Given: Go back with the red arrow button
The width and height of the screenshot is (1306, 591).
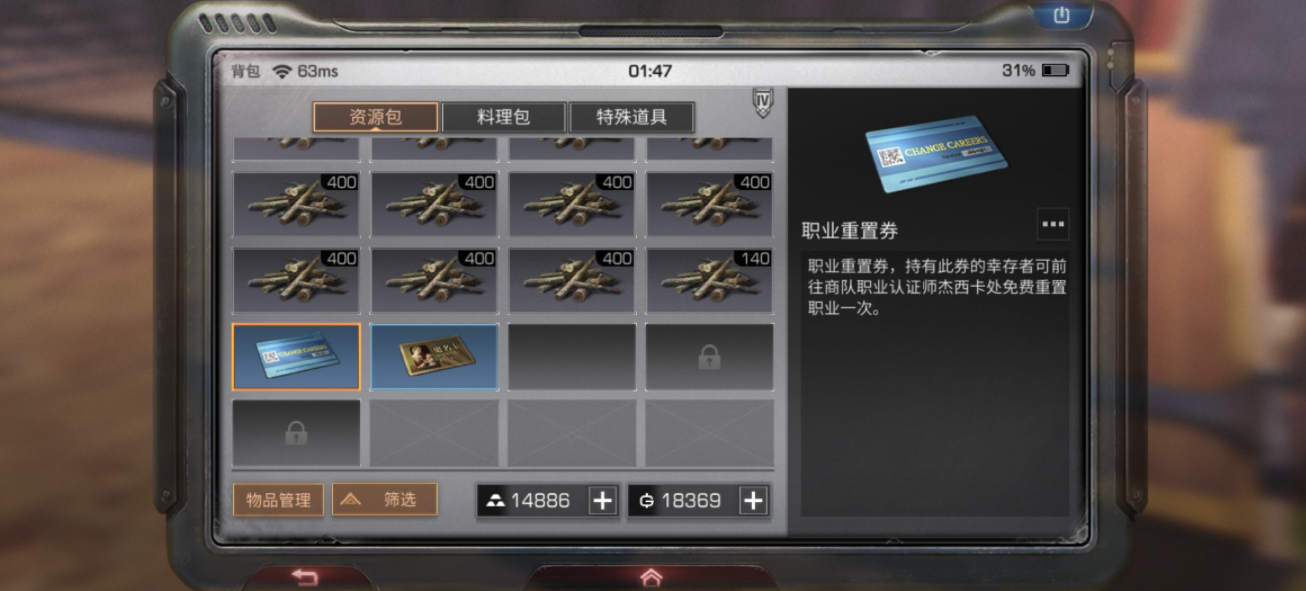Looking at the screenshot, I should click(305, 577).
